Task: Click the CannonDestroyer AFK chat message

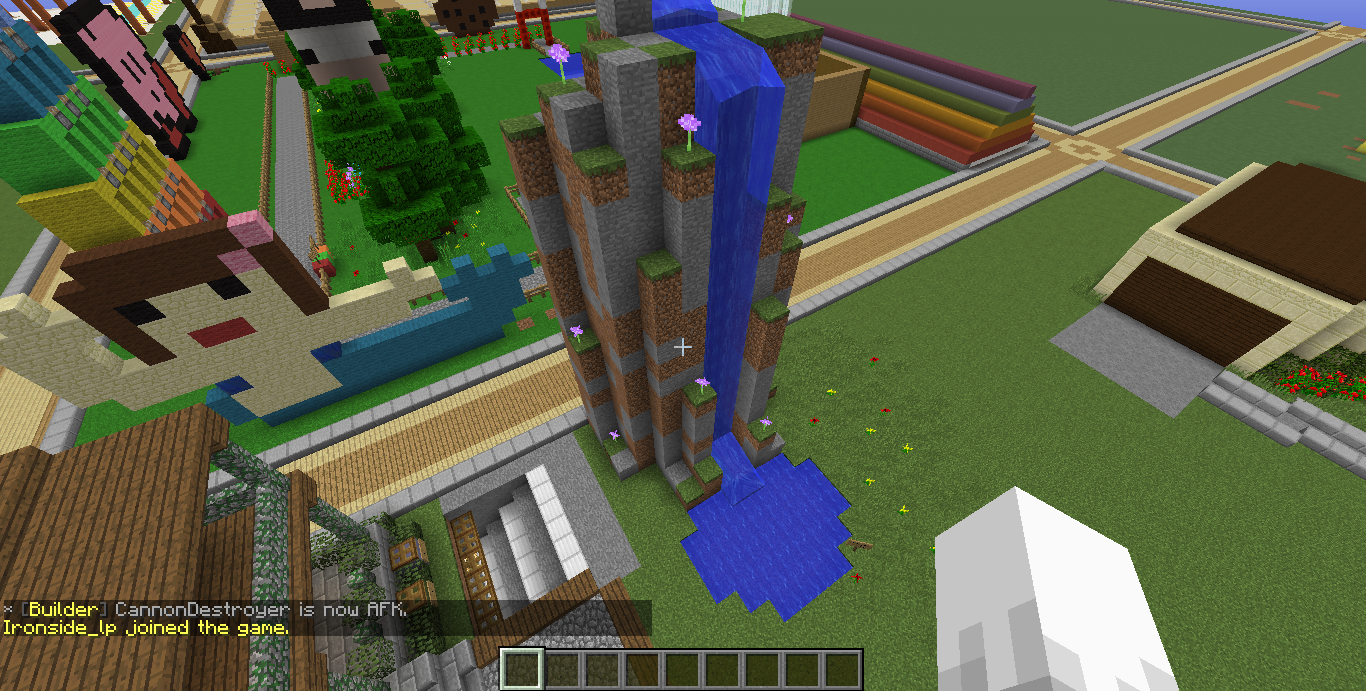Action: point(205,609)
